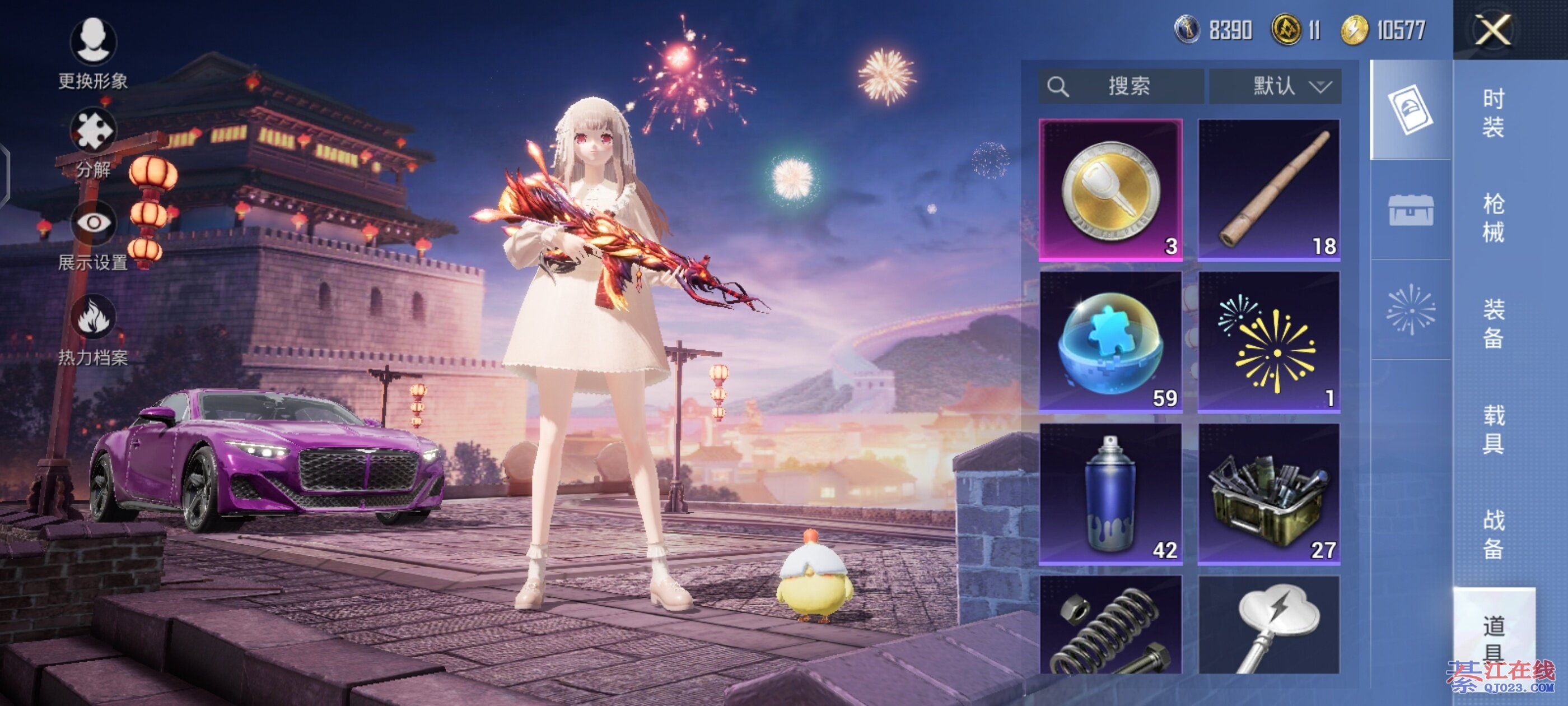Viewport: 1568px width, 706px height.
Task: Select the blue spray paint can
Action: (1110, 494)
